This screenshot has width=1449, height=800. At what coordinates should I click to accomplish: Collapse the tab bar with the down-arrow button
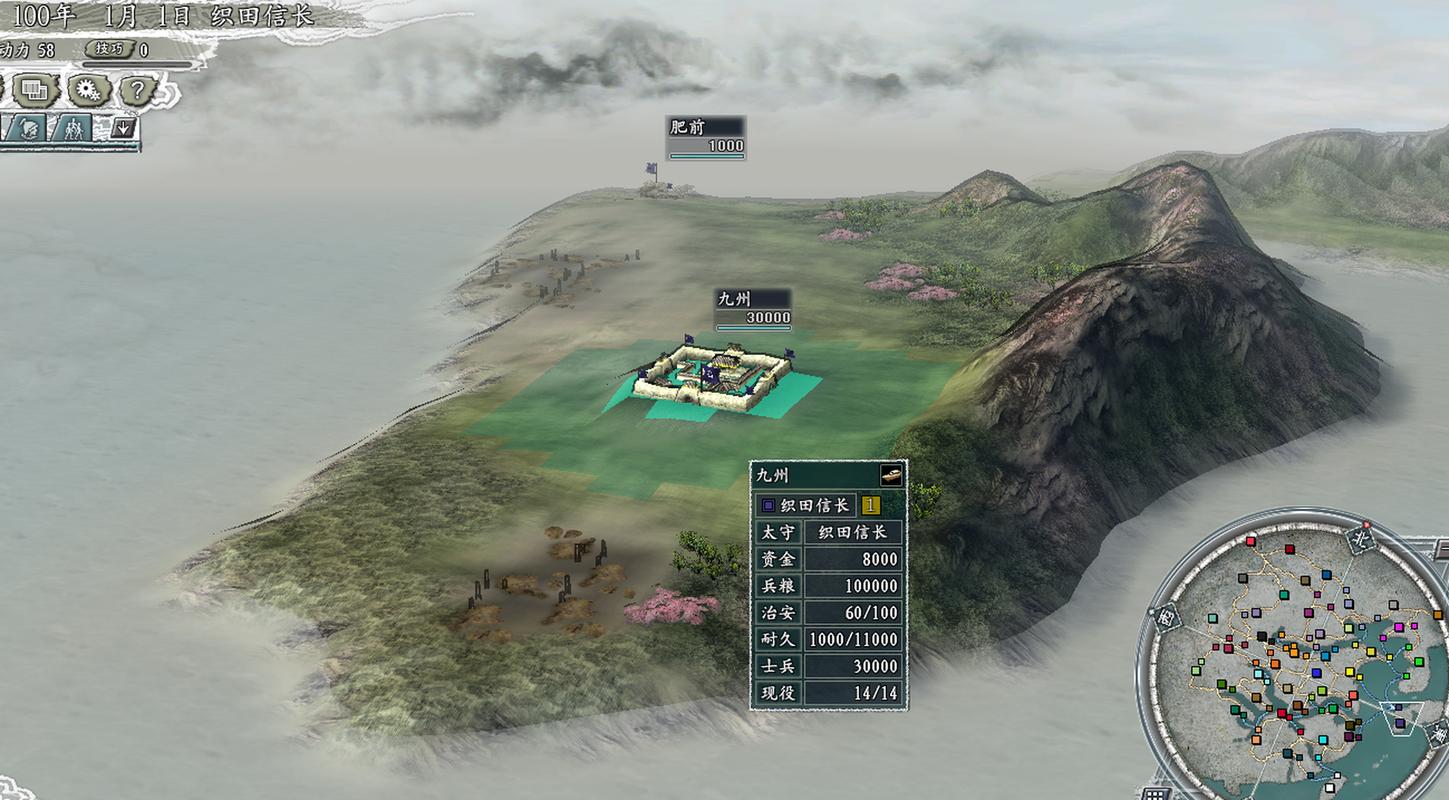point(123,128)
